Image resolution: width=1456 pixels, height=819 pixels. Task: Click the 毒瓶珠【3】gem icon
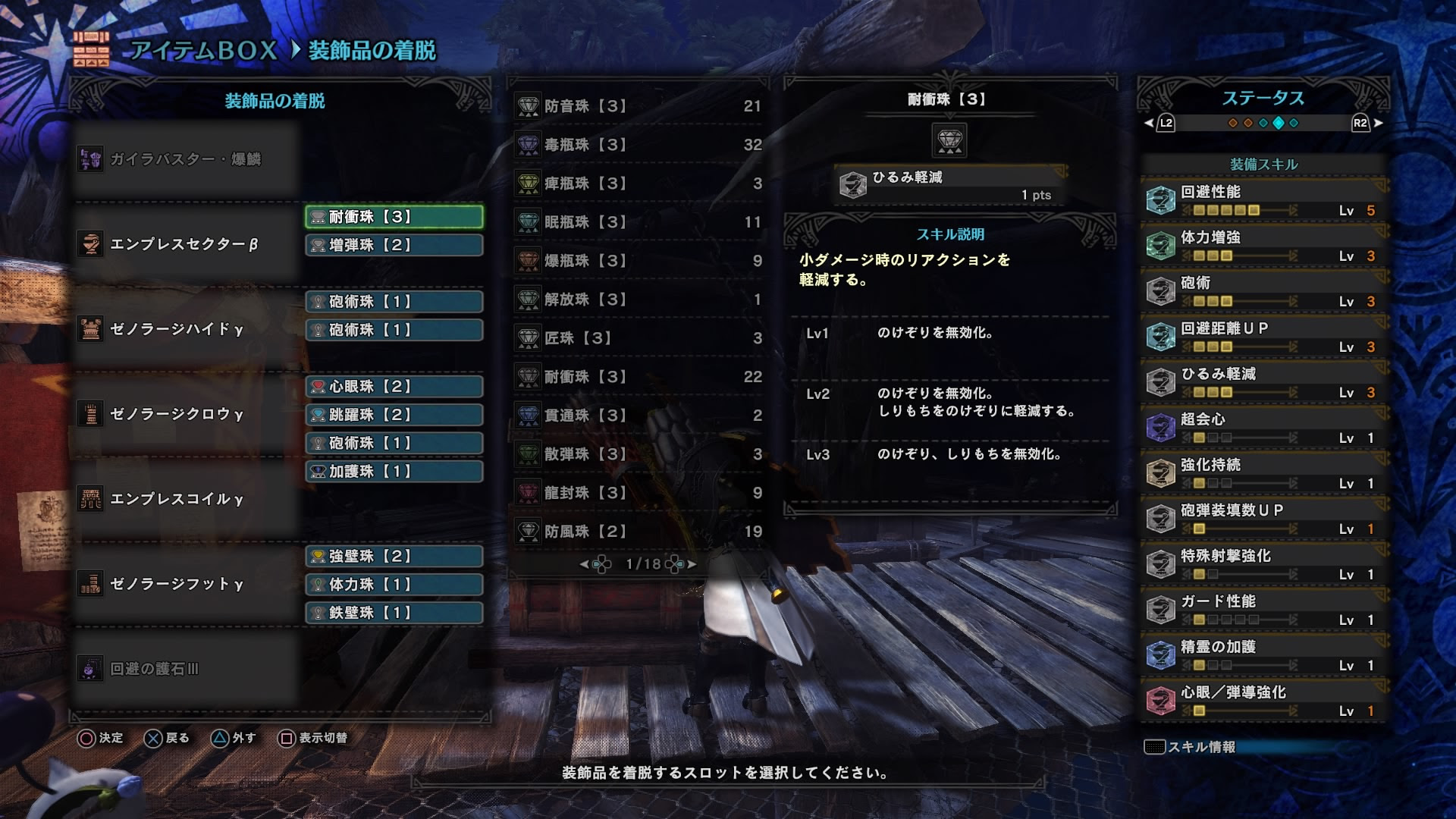529,145
